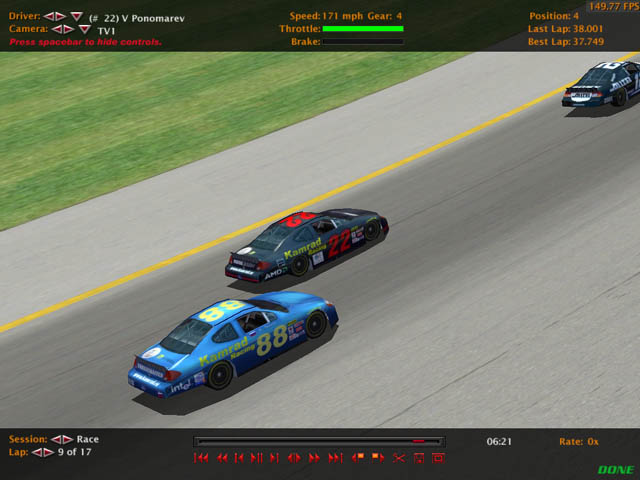
Task: Advance the replay to the next lap
Action: (48, 452)
